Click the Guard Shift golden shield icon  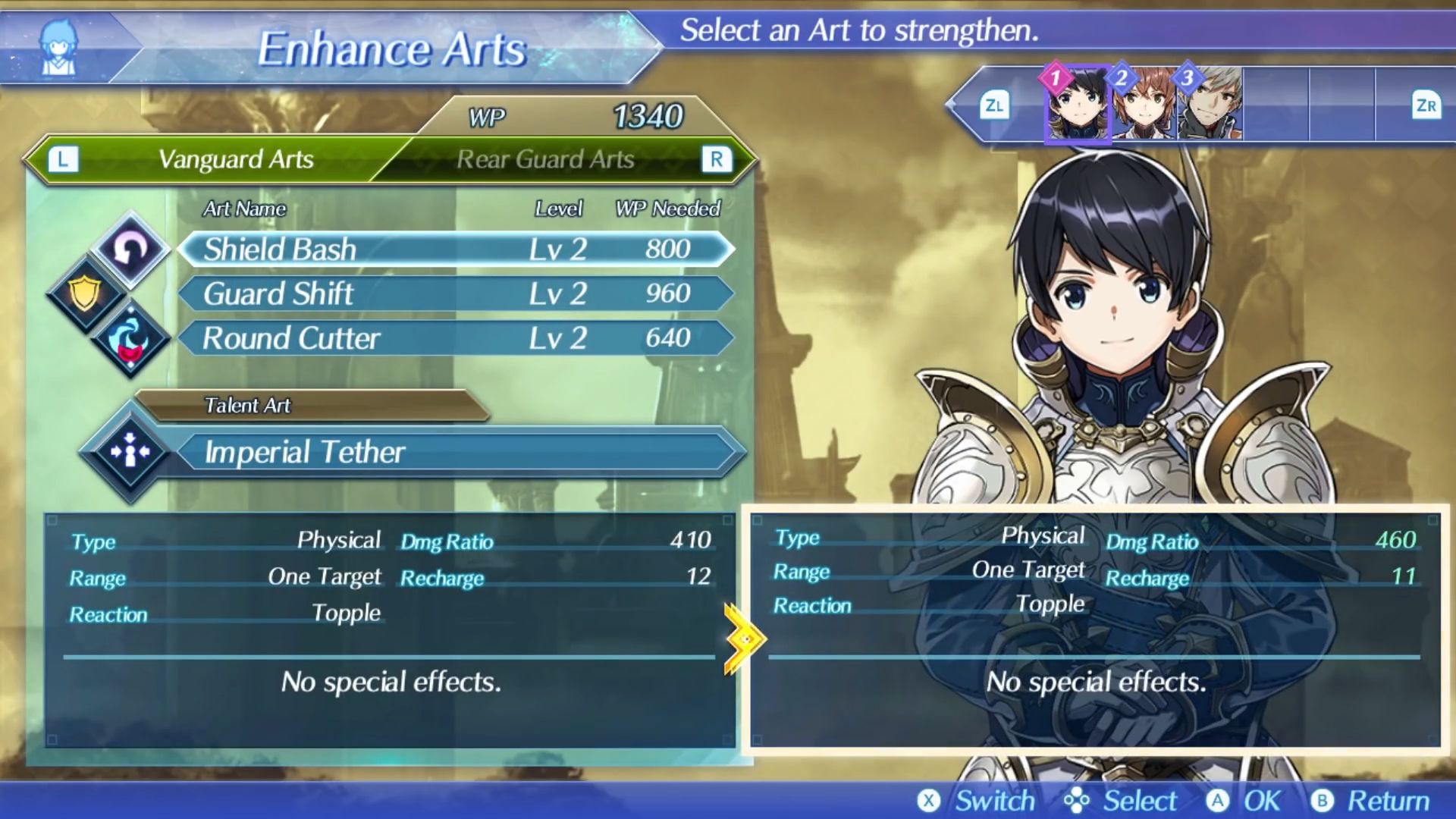[86, 293]
